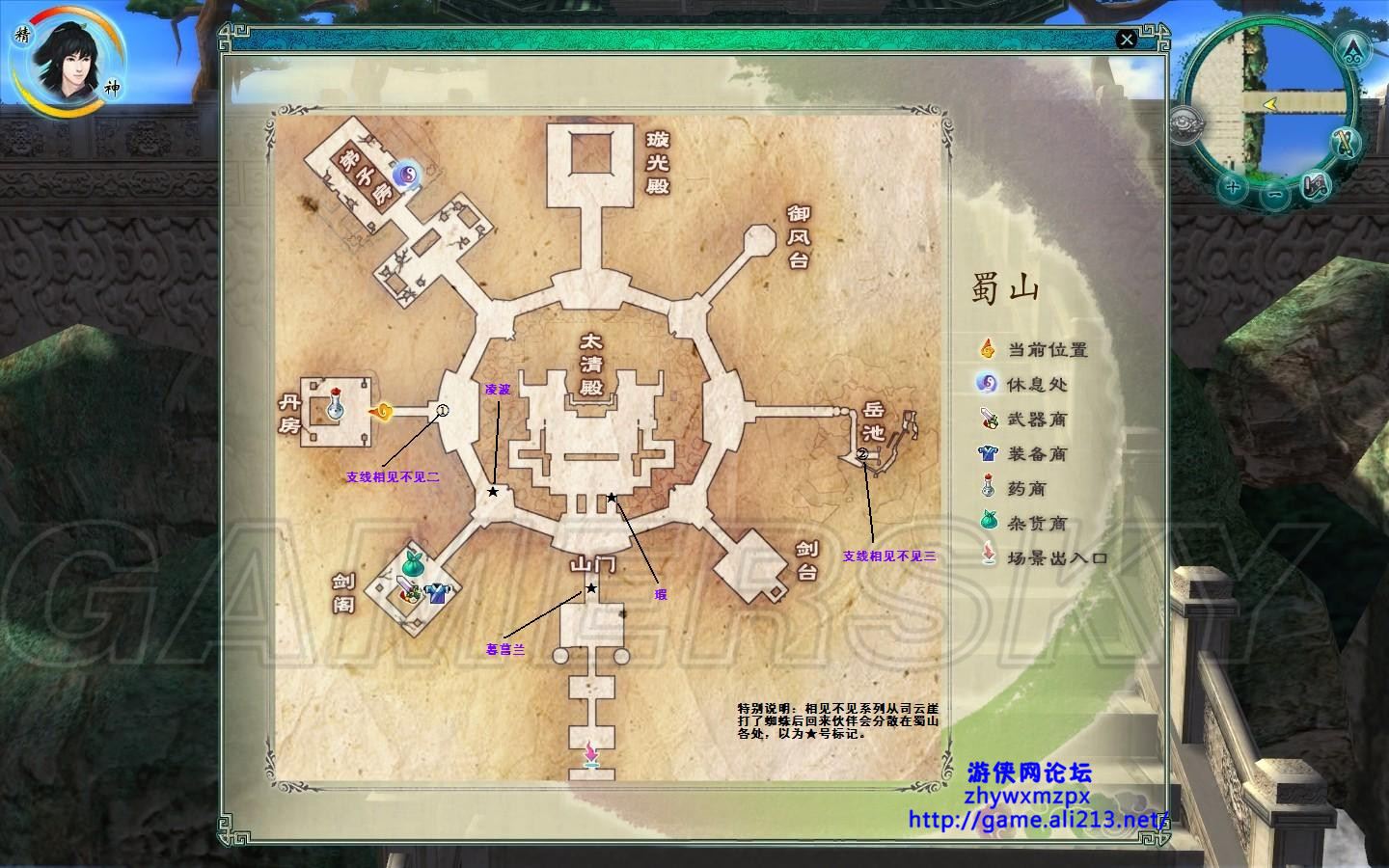Open the map scroll button on minimap

coord(1314,184)
